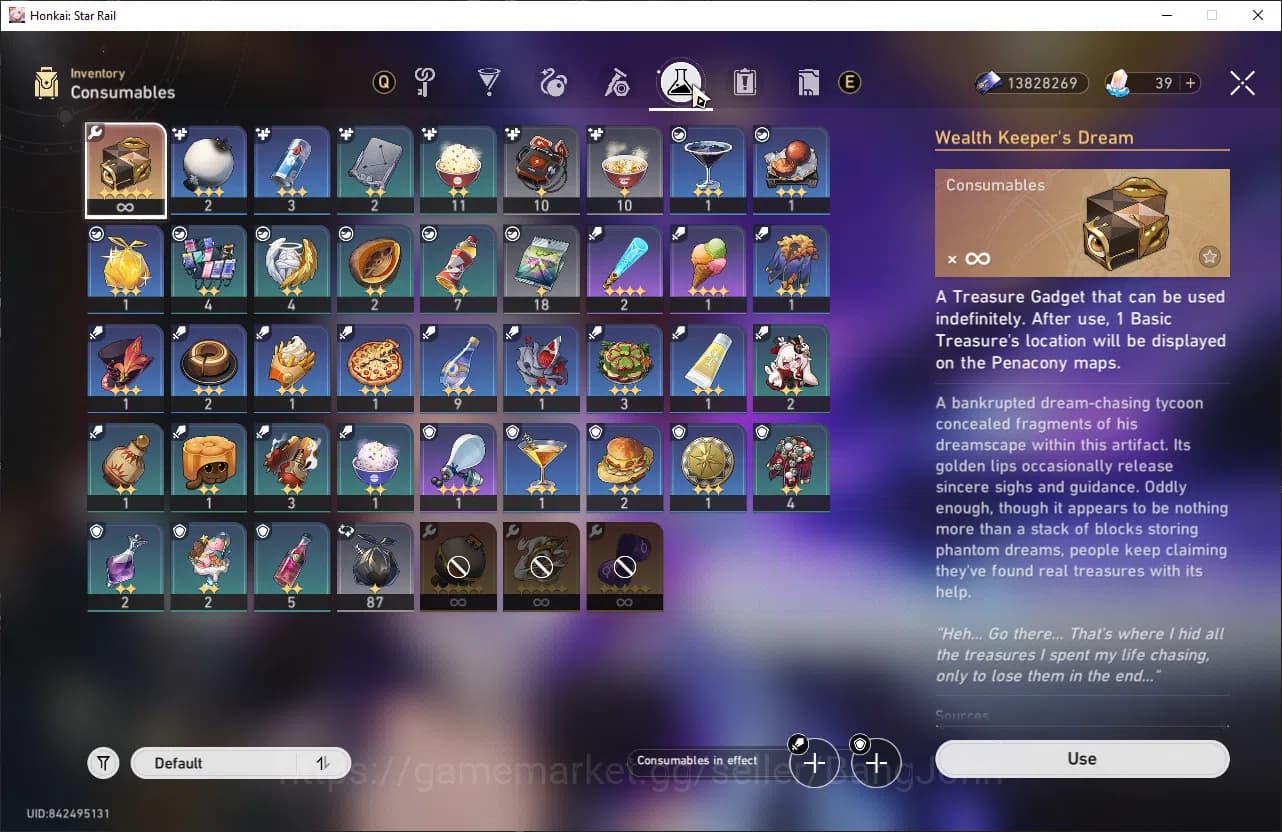Switch to the funnel-shaped inventory tab
The image size is (1282, 832).
[489, 83]
